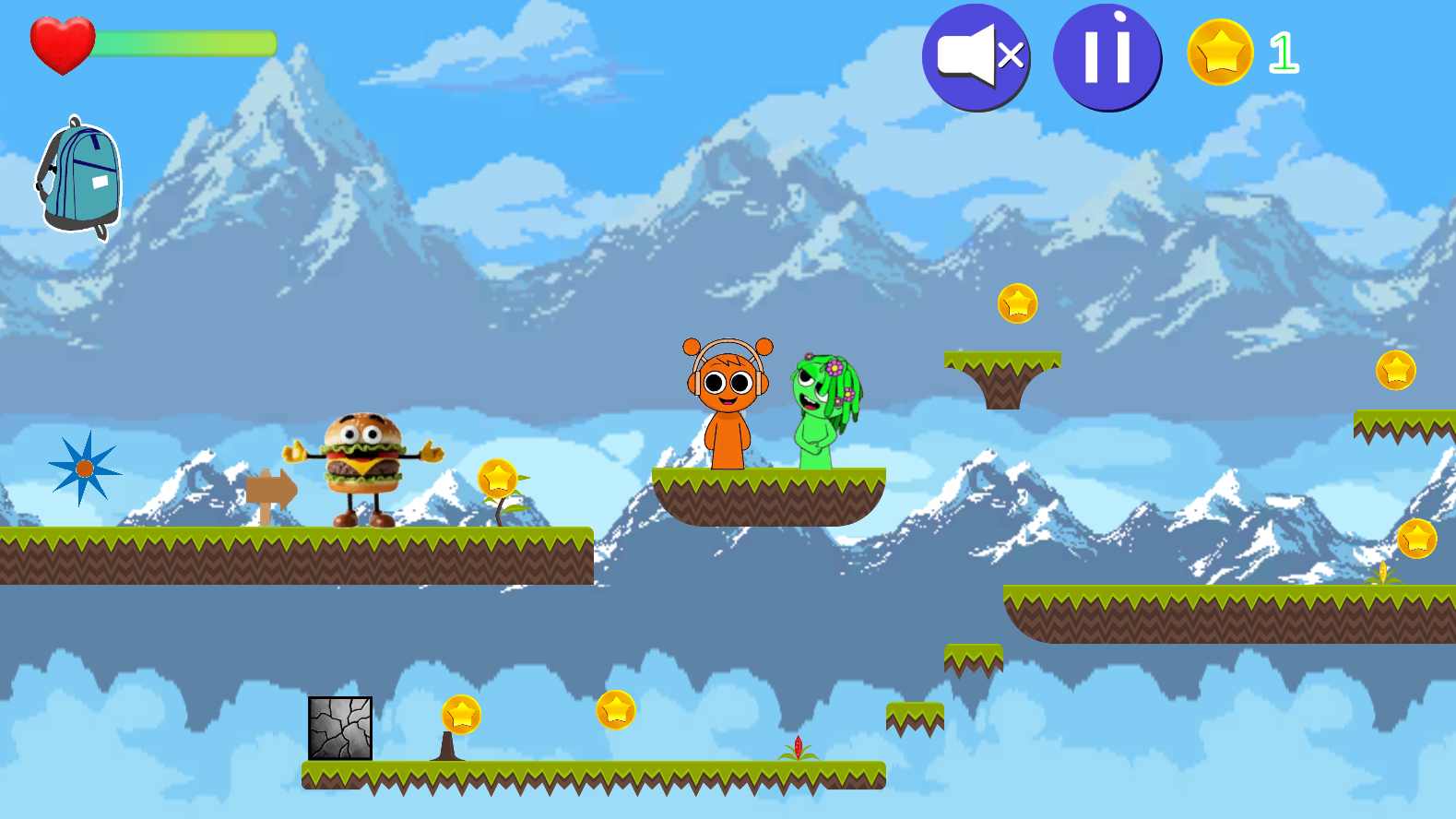Click the coin count number next to the star
The height and width of the screenshot is (819, 1456).
1284,51
